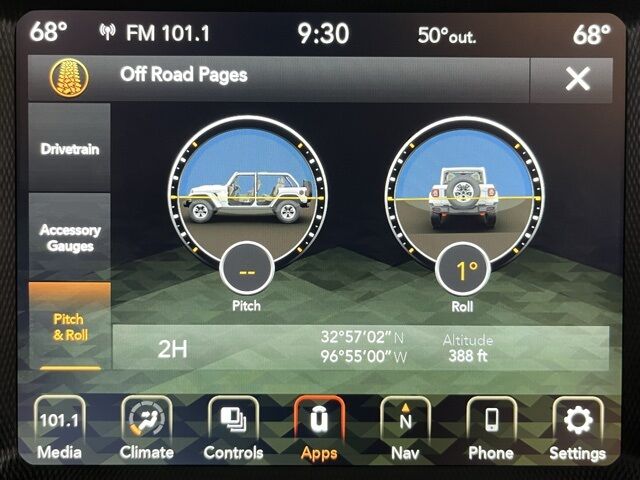Open the Apps menu

click(319, 428)
